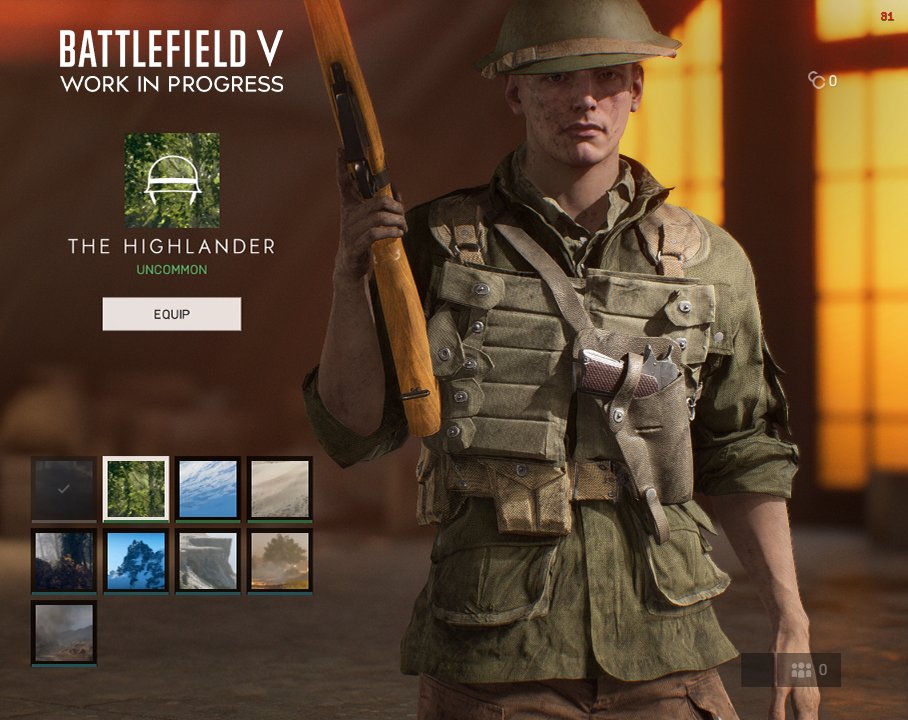908x720 pixels.
Task: Select the dark checkmarked default skin tile
Action: tap(64, 488)
